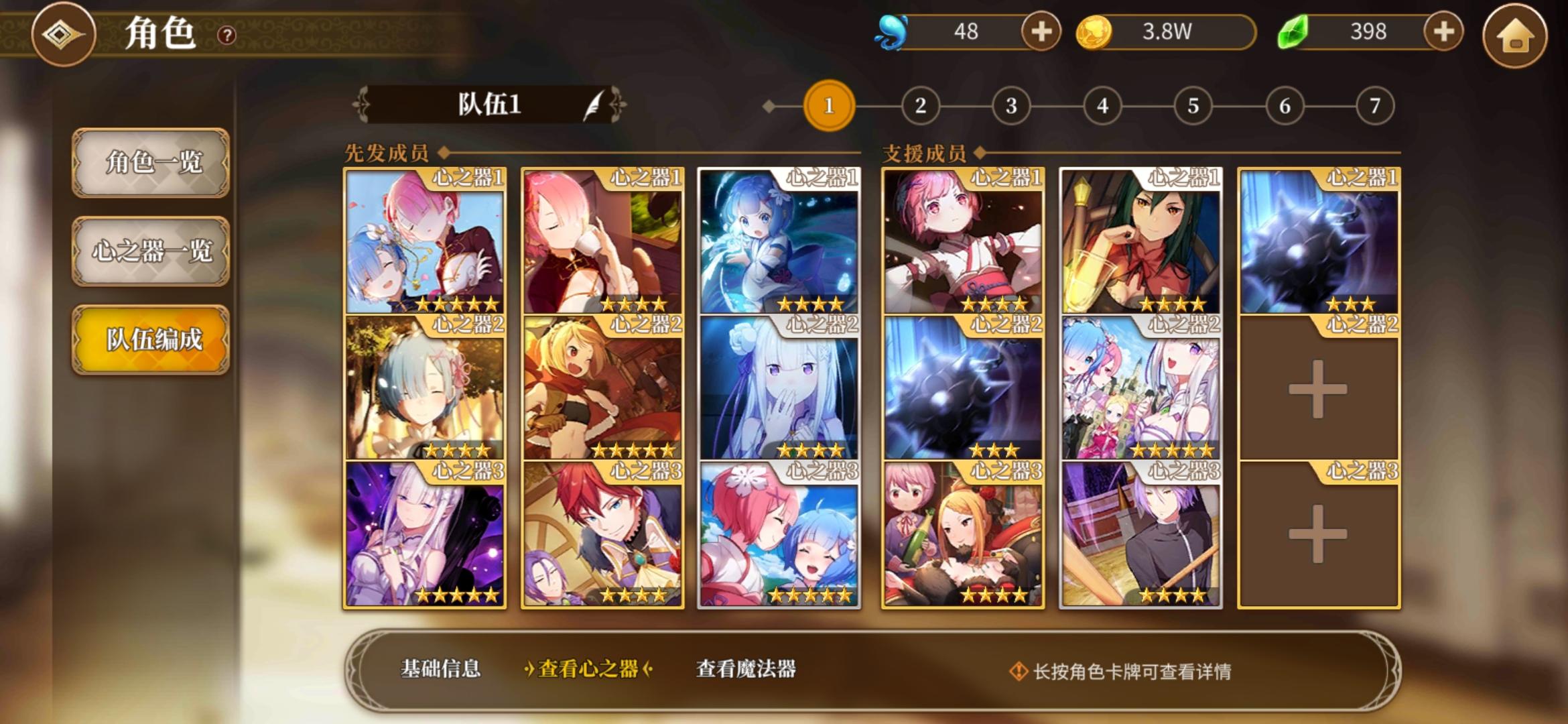Viewport: 1568px width, 724px height.
Task: Select team slot 4 on the progress bar
Action: click(1102, 105)
